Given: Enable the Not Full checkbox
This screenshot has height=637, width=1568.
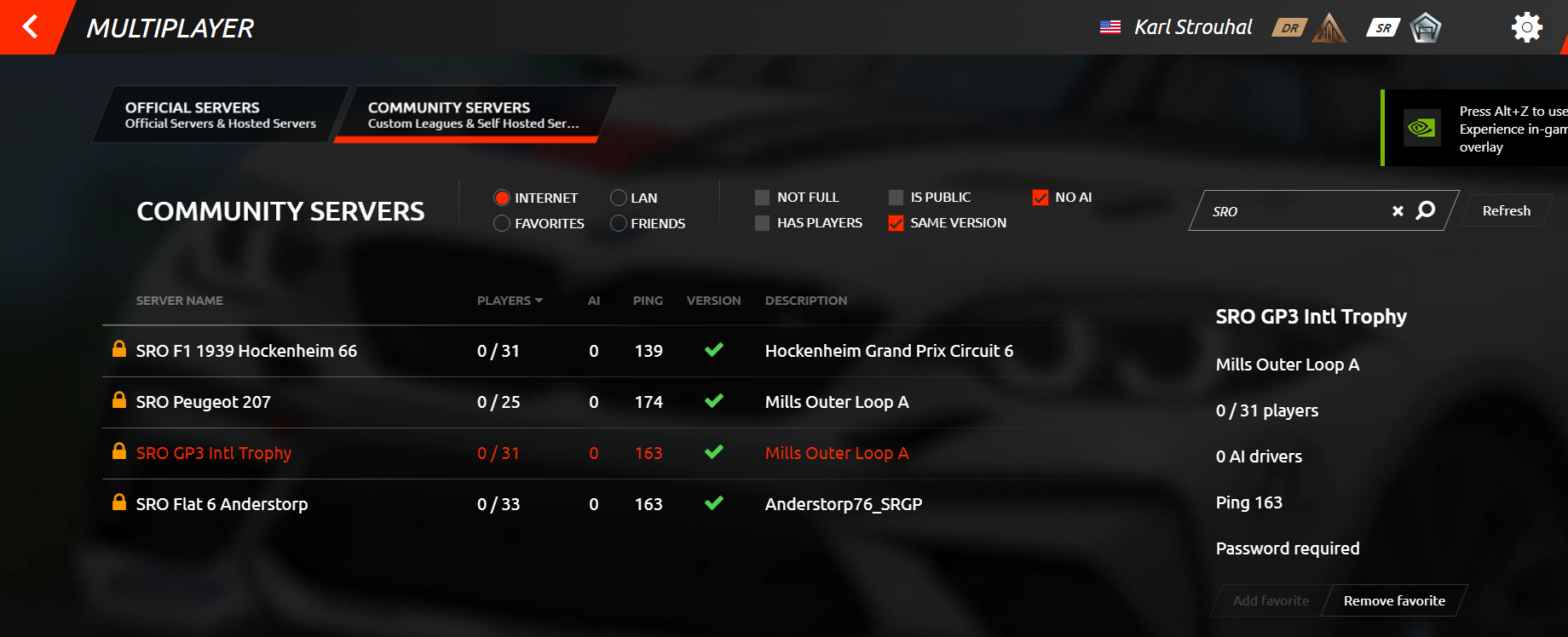Looking at the screenshot, I should click(762, 198).
